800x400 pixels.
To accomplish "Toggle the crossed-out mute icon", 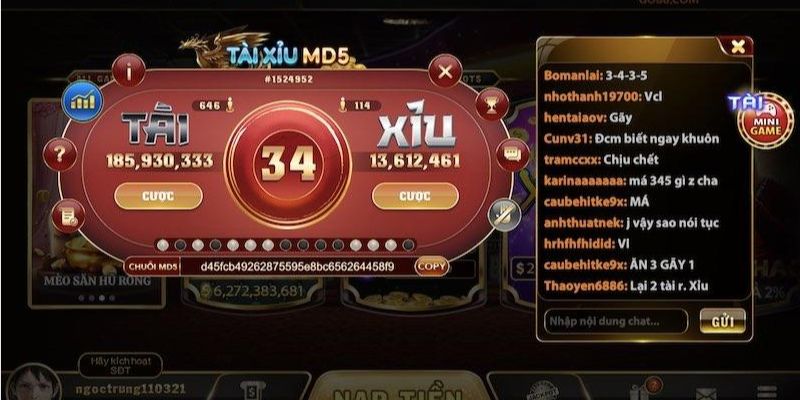I will coord(503,211).
